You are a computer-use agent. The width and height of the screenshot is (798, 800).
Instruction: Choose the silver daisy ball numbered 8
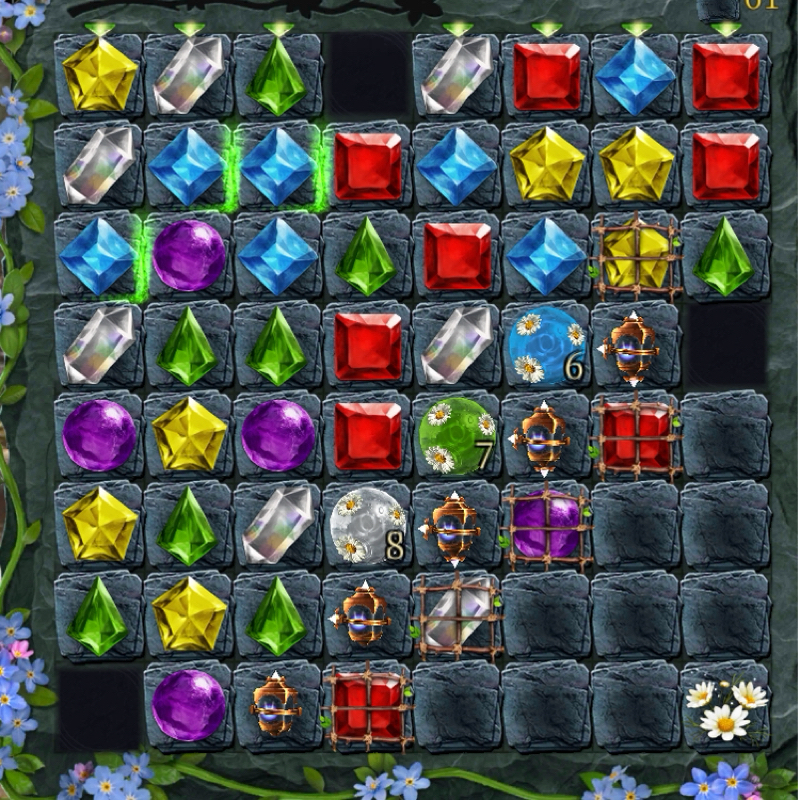(x=365, y=525)
